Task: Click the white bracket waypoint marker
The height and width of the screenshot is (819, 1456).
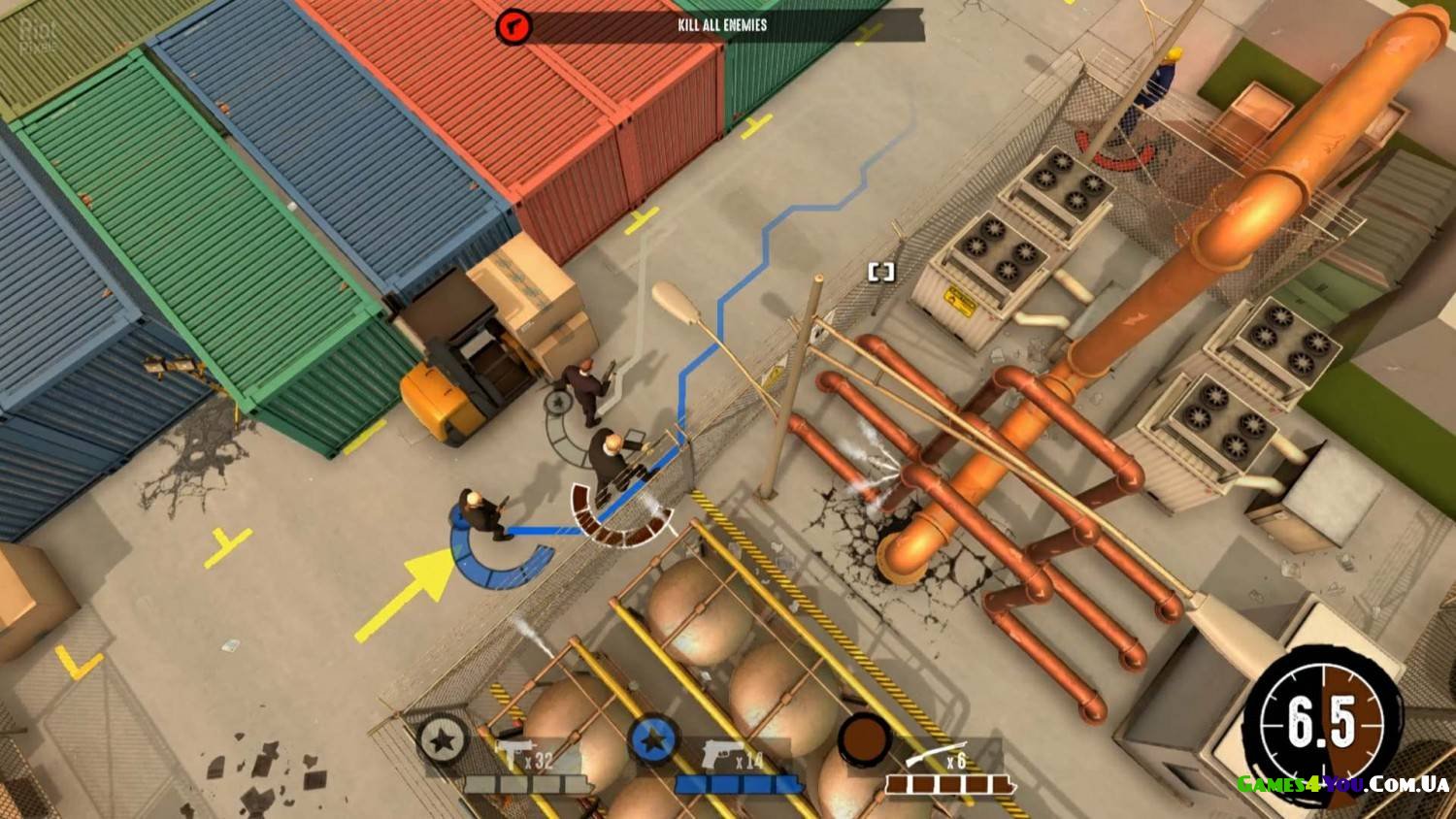Action: click(x=881, y=272)
